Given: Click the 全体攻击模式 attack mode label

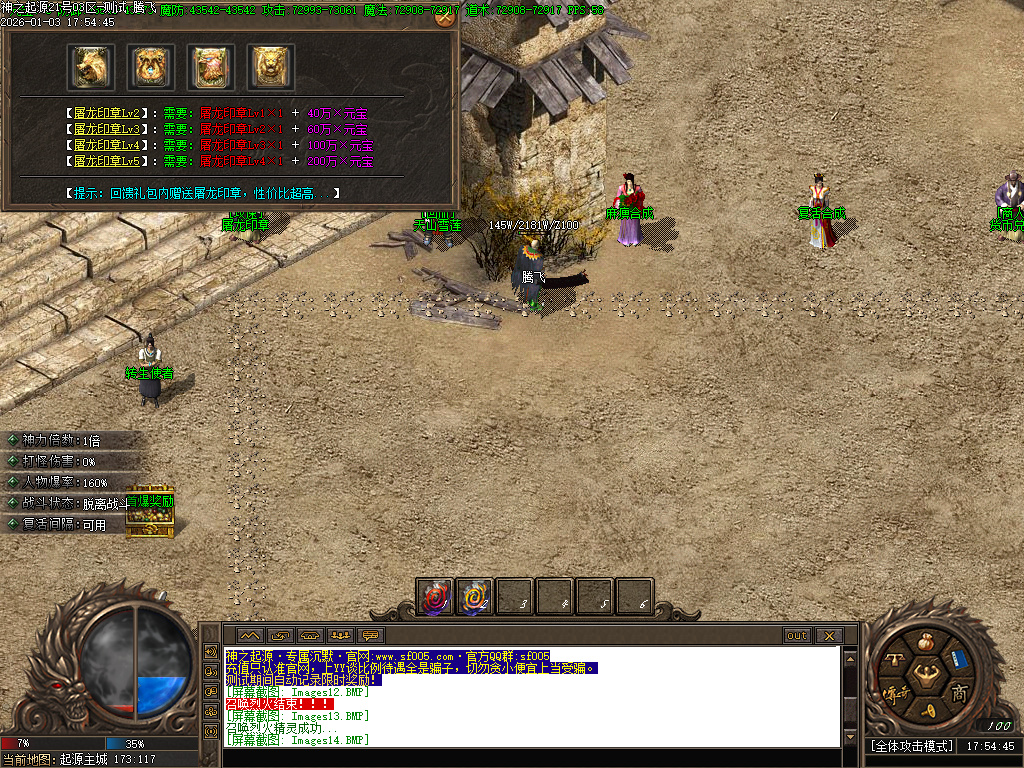Looking at the screenshot, I should tap(912, 746).
